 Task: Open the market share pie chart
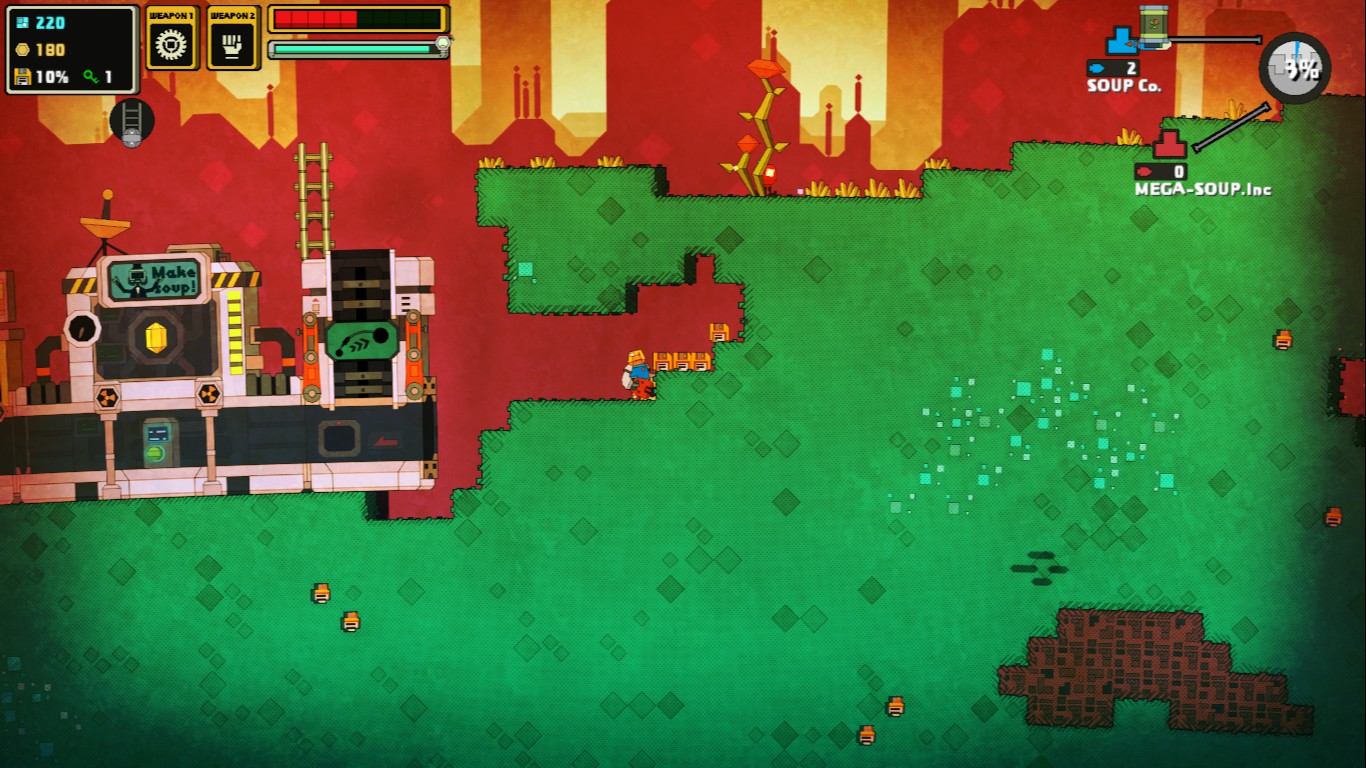click(1294, 68)
